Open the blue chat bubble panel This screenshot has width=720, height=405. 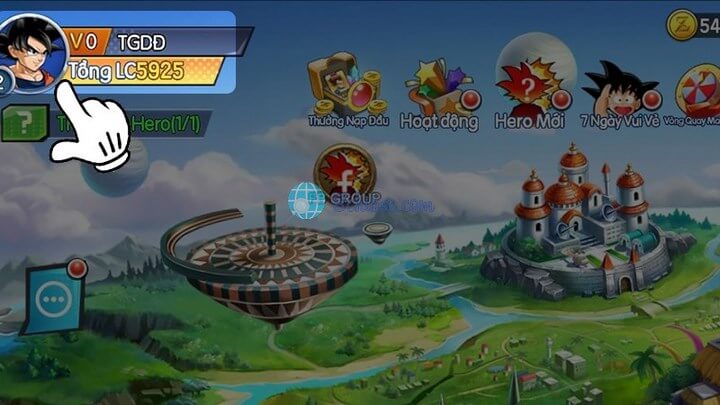(51, 298)
